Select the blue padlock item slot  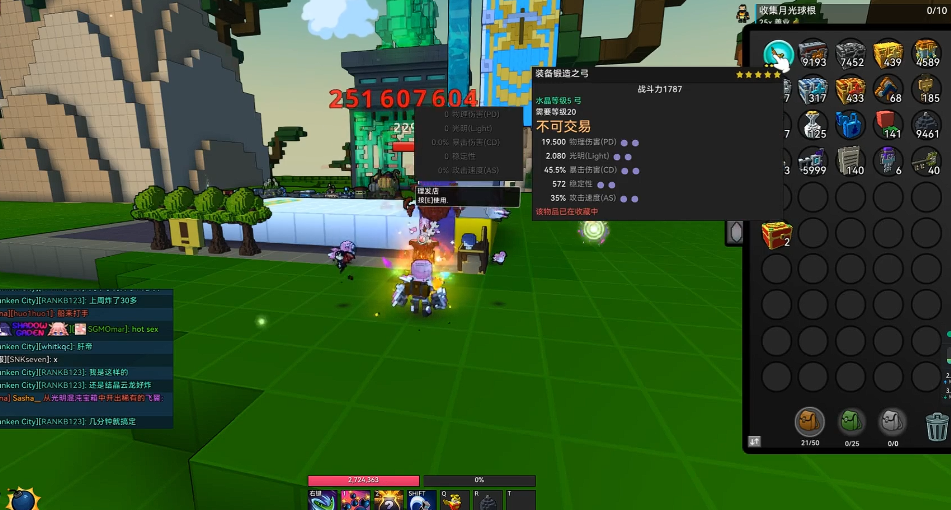851,126
